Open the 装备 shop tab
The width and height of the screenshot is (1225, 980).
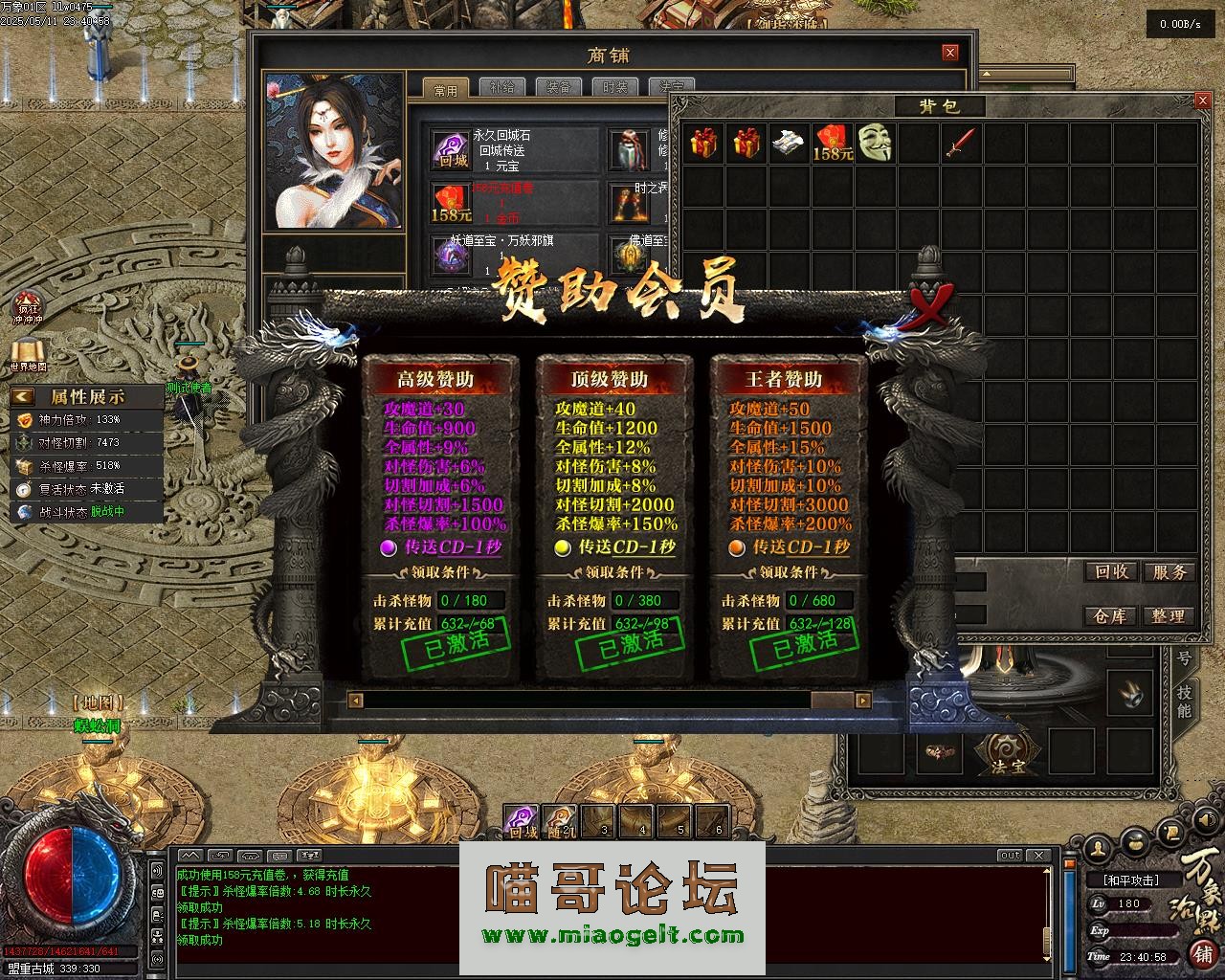click(x=559, y=88)
